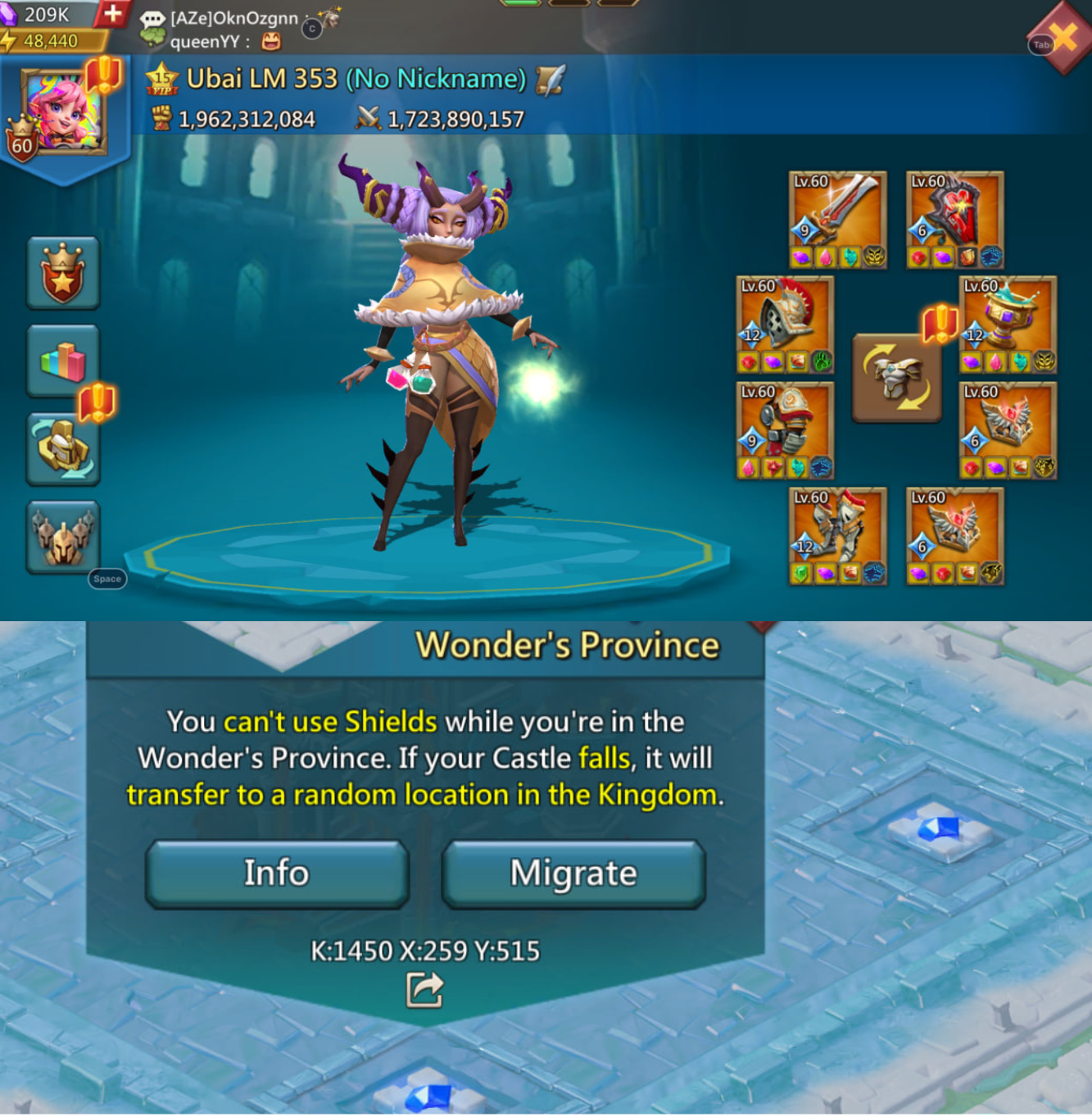Open the Info button in Wonder's Province
This screenshot has width=1092, height=1117.
click(x=277, y=873)
